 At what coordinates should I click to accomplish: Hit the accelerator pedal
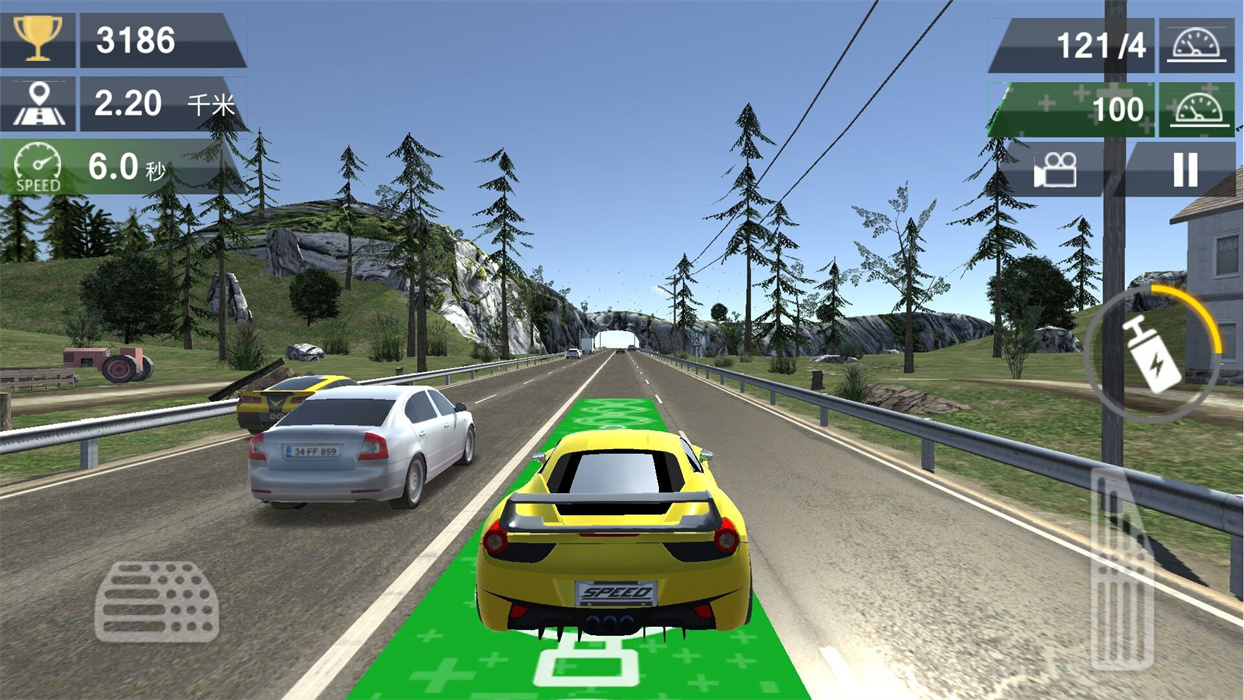1122,570
